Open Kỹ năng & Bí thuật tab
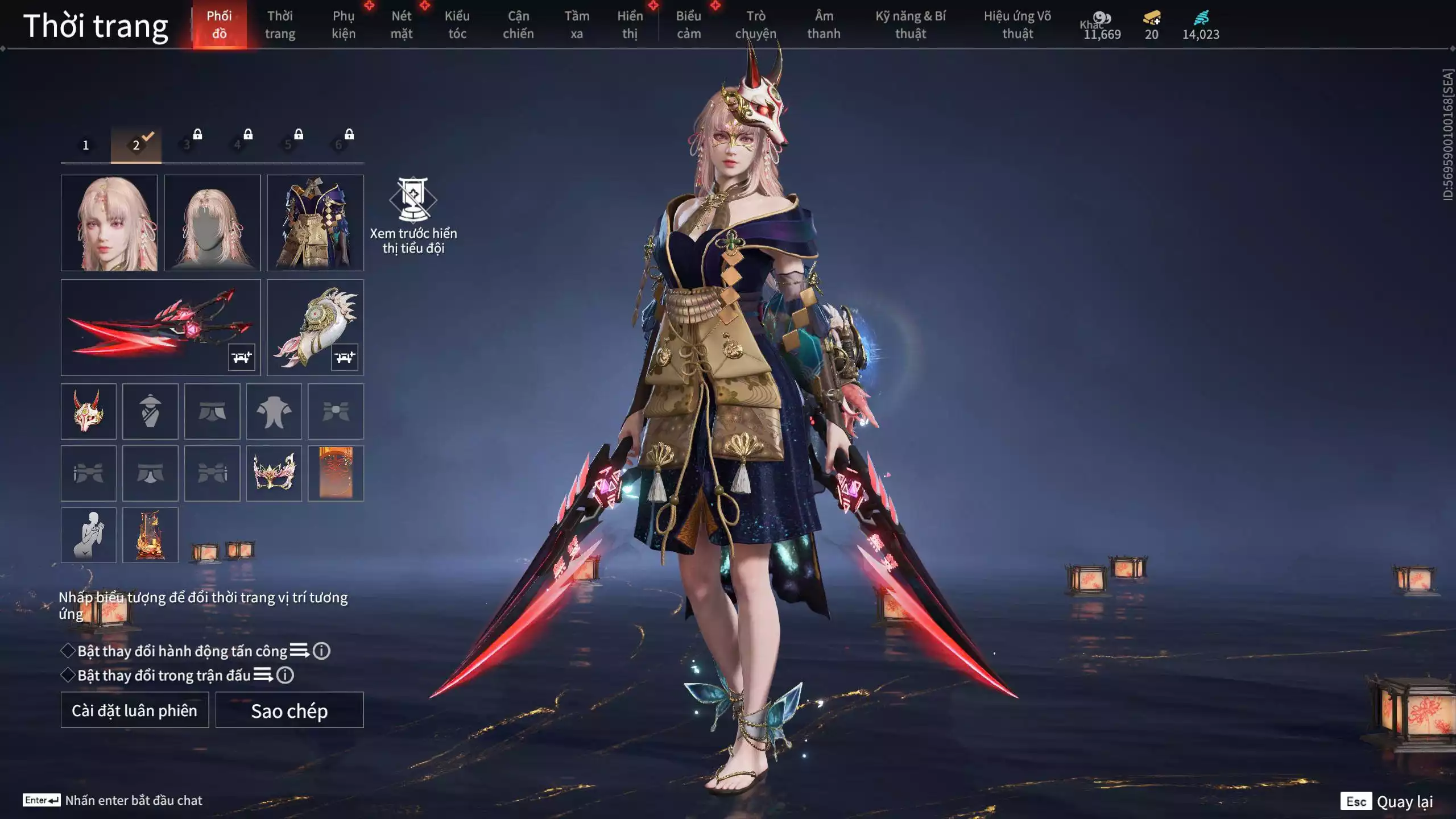The image size is (1456, 819). coord(910,24)
